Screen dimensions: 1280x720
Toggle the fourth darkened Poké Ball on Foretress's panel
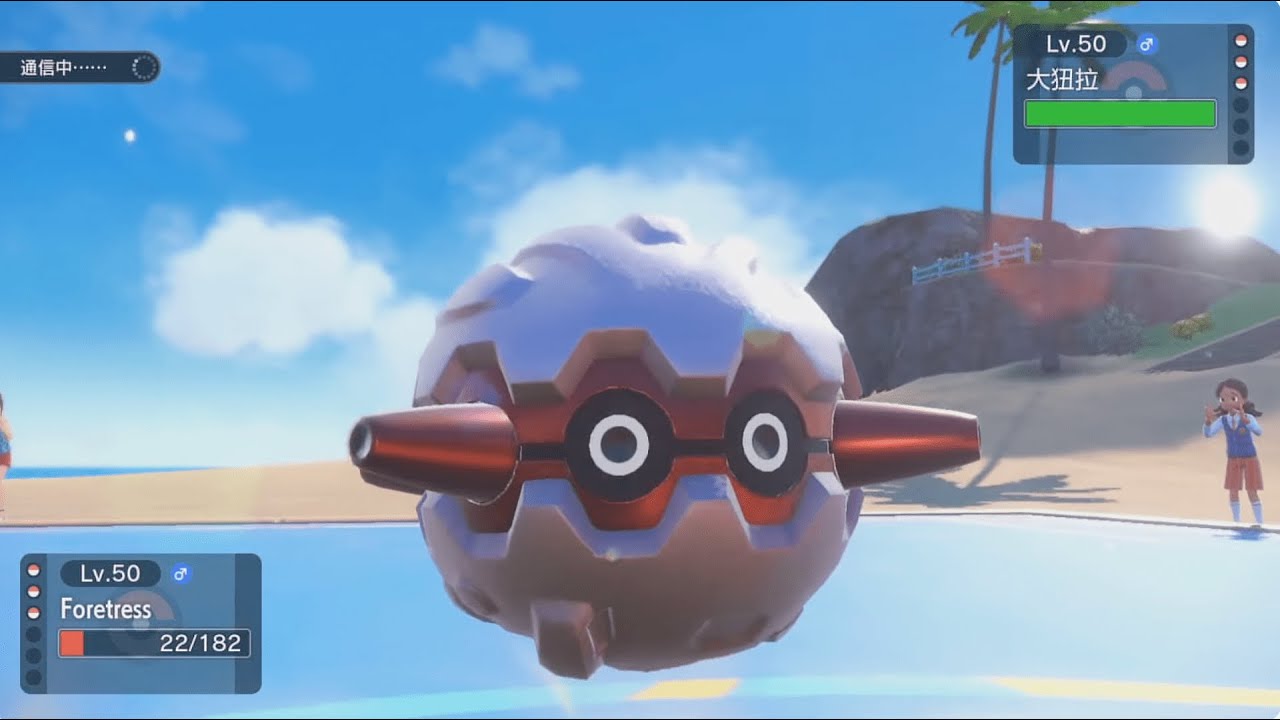coord(32,636)
